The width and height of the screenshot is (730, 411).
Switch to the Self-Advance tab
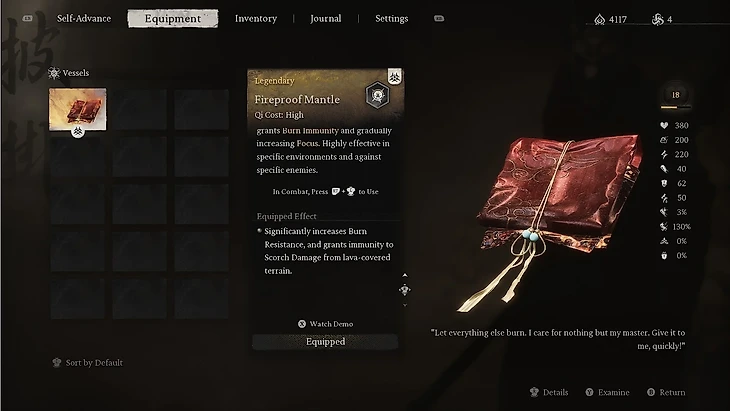(83, 18)
